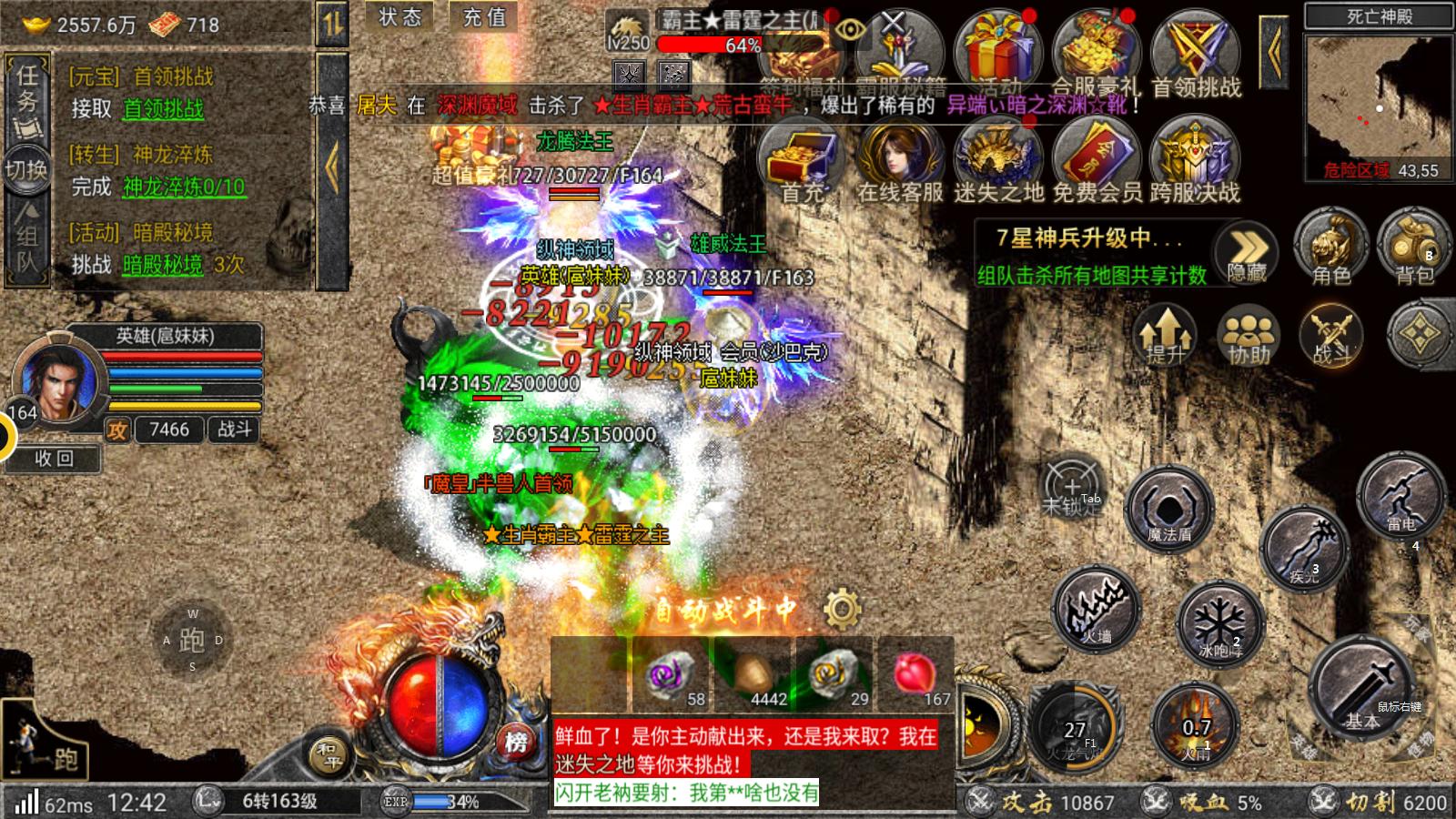Click the EXP progress bar showing 34%
Image resolution: width=1456 pixels, height=819 pixels.
pos(450,801)
